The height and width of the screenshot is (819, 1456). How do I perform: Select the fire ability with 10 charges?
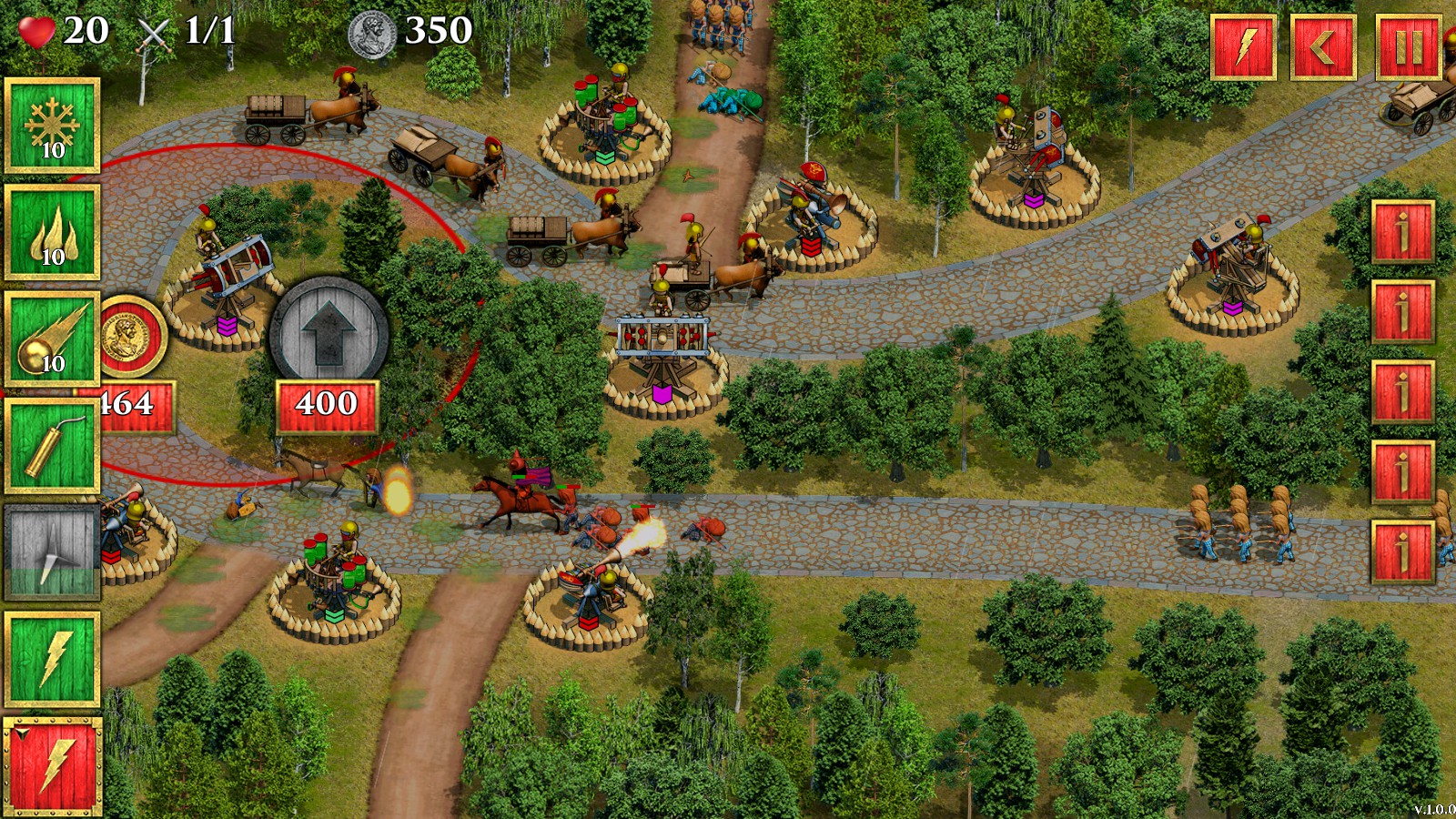(x=52, y=229)
